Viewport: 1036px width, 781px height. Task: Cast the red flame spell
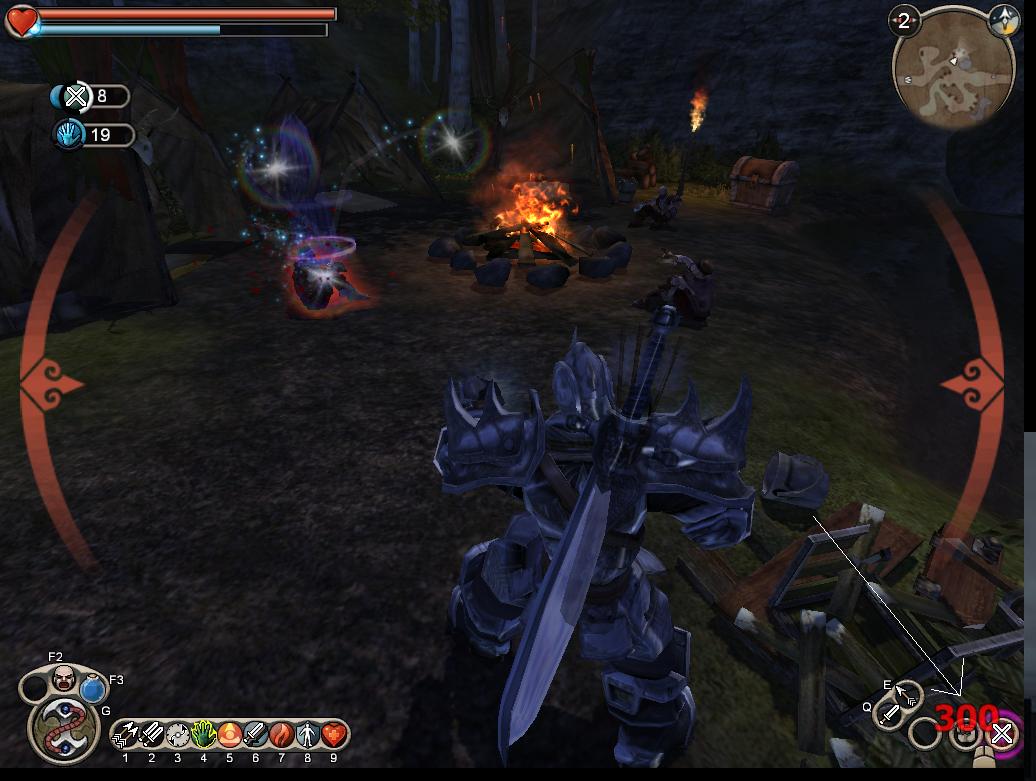(282, 735)
